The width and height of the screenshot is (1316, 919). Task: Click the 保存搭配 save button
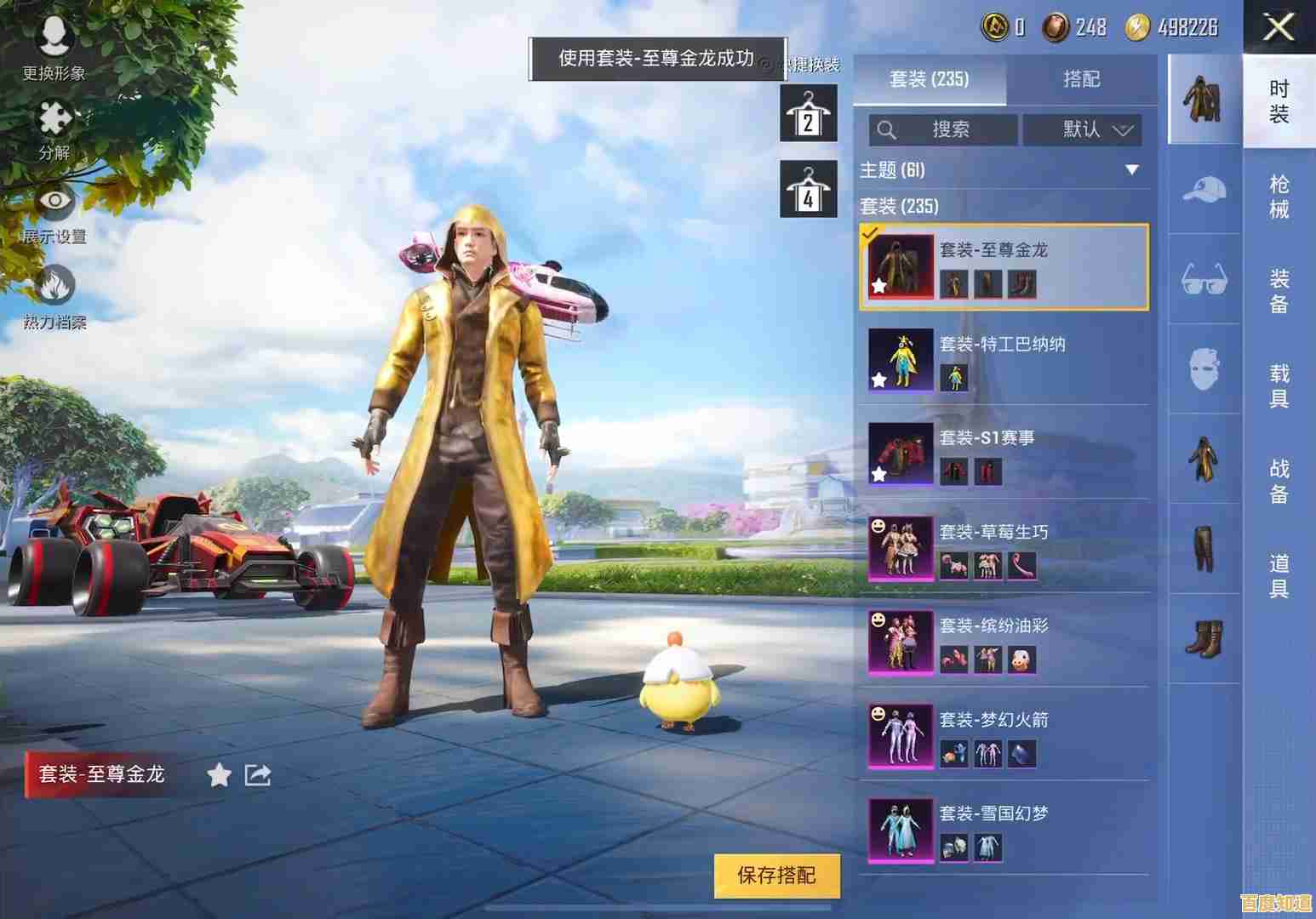click(776, 875)
